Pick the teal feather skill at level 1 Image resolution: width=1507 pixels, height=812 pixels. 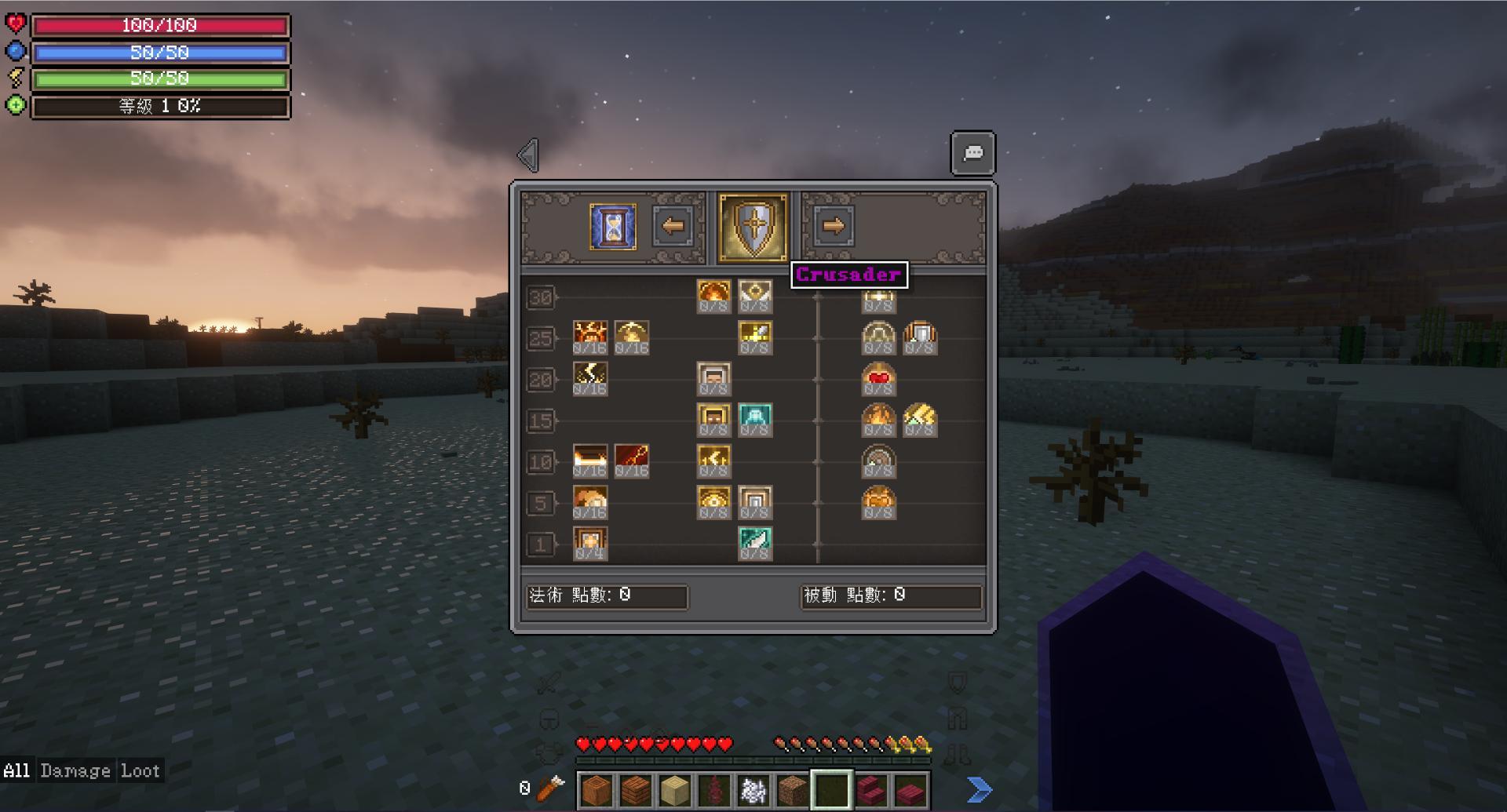point(755,541)
